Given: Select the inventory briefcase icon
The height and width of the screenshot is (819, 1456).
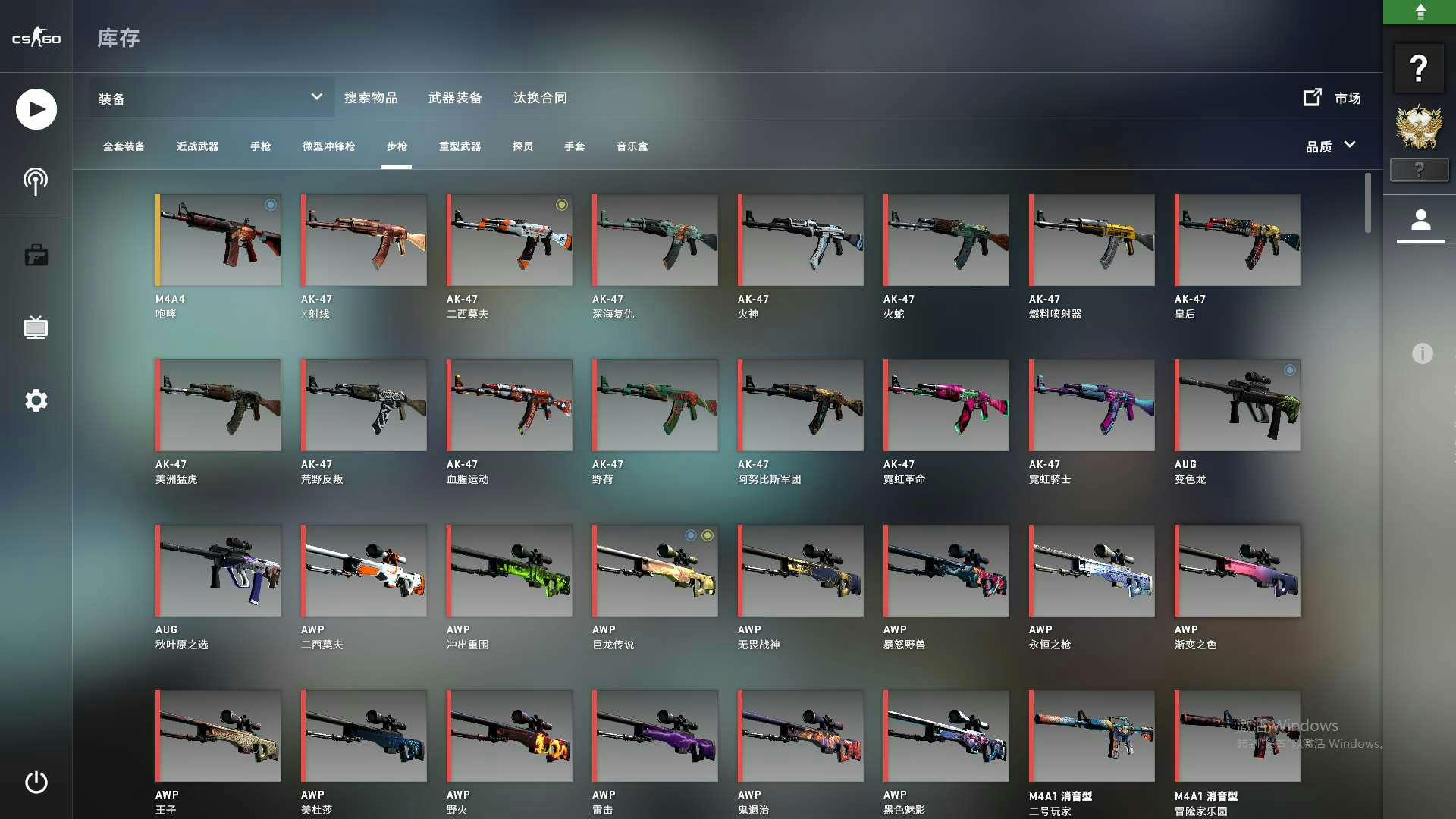Looking at the screenshot, I should click(36, 255).
